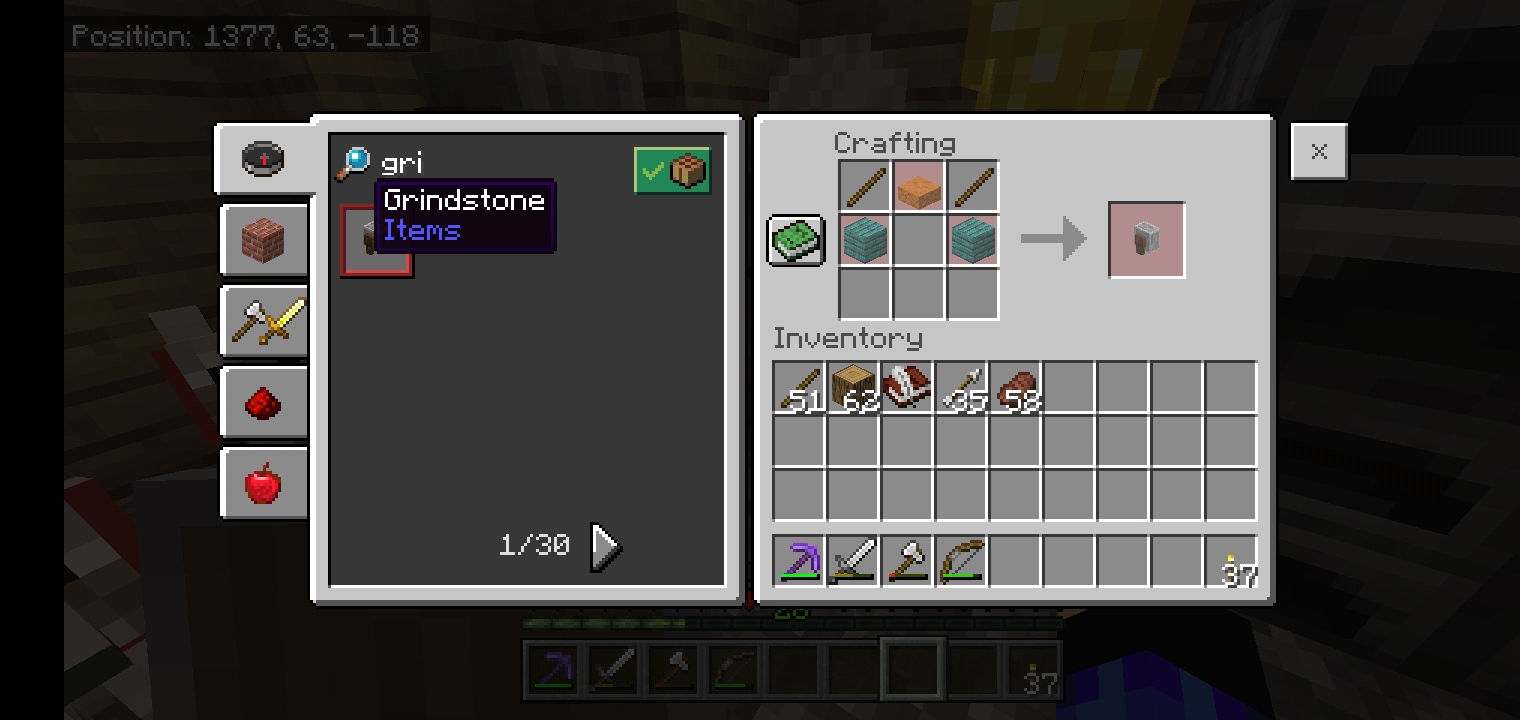The width and height of the screenshot is (1520, 720).
Task: Close the crafting screen with the X
Action: click(x=1318, y=152)
